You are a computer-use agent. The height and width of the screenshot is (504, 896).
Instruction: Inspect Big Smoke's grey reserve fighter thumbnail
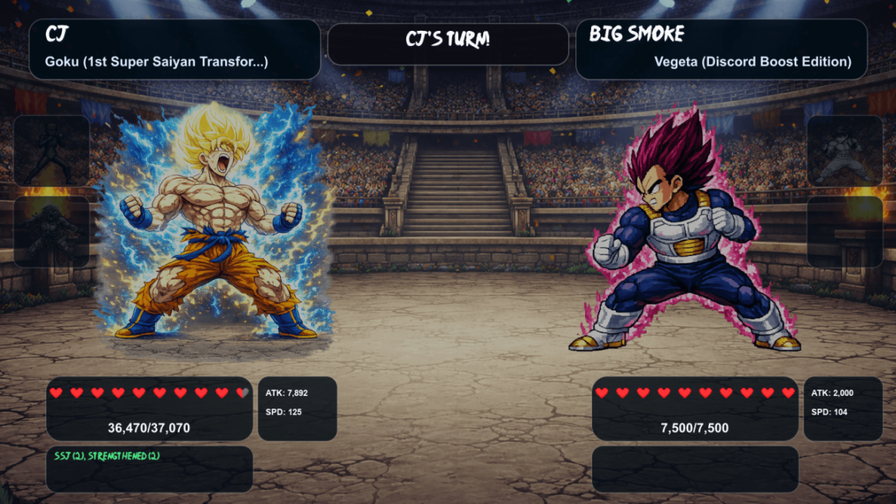[x=844, y=150]
